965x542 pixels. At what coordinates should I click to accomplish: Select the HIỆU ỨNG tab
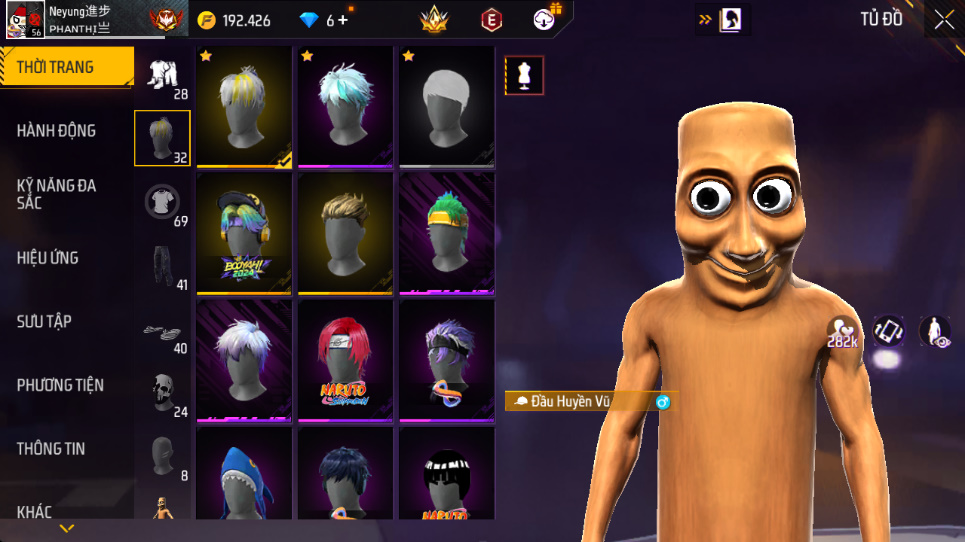point(47,258)
